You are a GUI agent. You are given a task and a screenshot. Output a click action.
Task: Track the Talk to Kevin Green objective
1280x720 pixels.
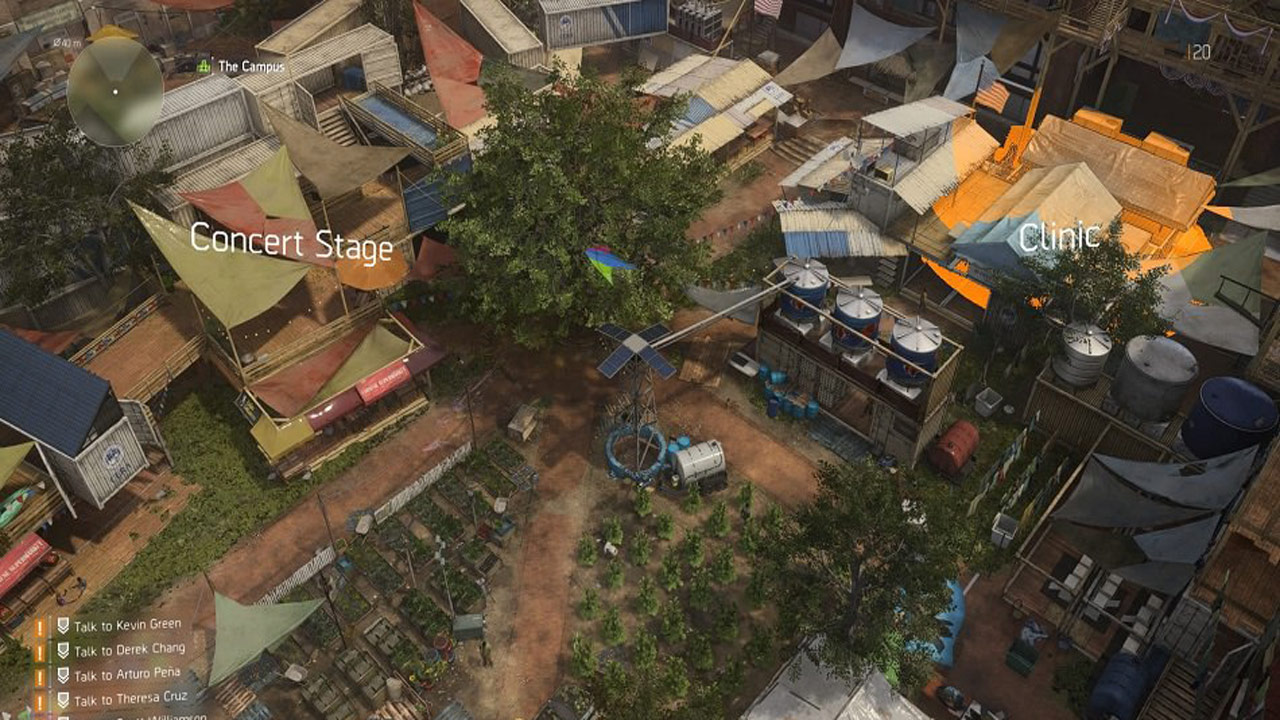[127, 625]
